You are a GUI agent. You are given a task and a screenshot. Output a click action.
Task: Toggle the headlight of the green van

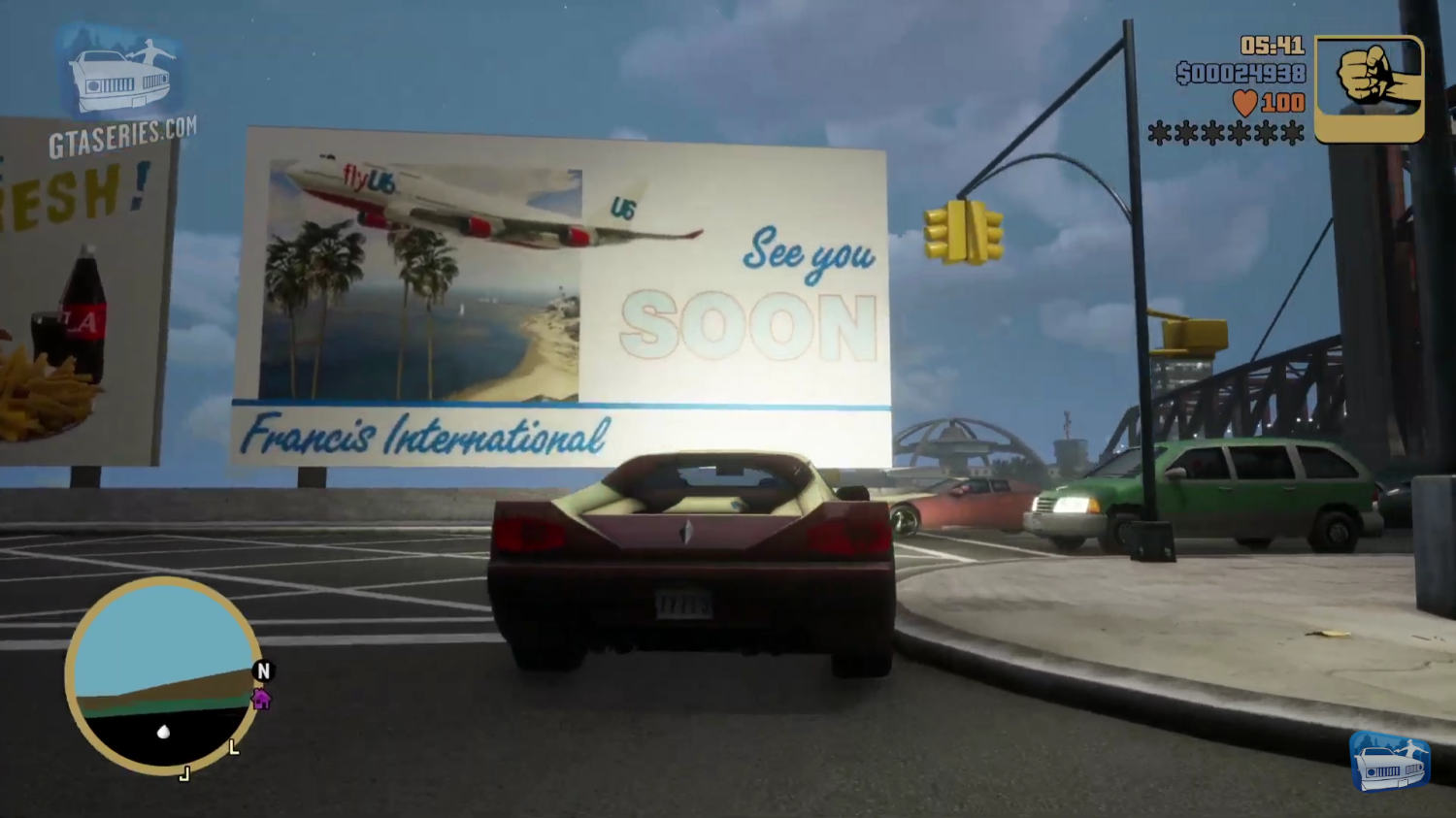pos(1071,504)
